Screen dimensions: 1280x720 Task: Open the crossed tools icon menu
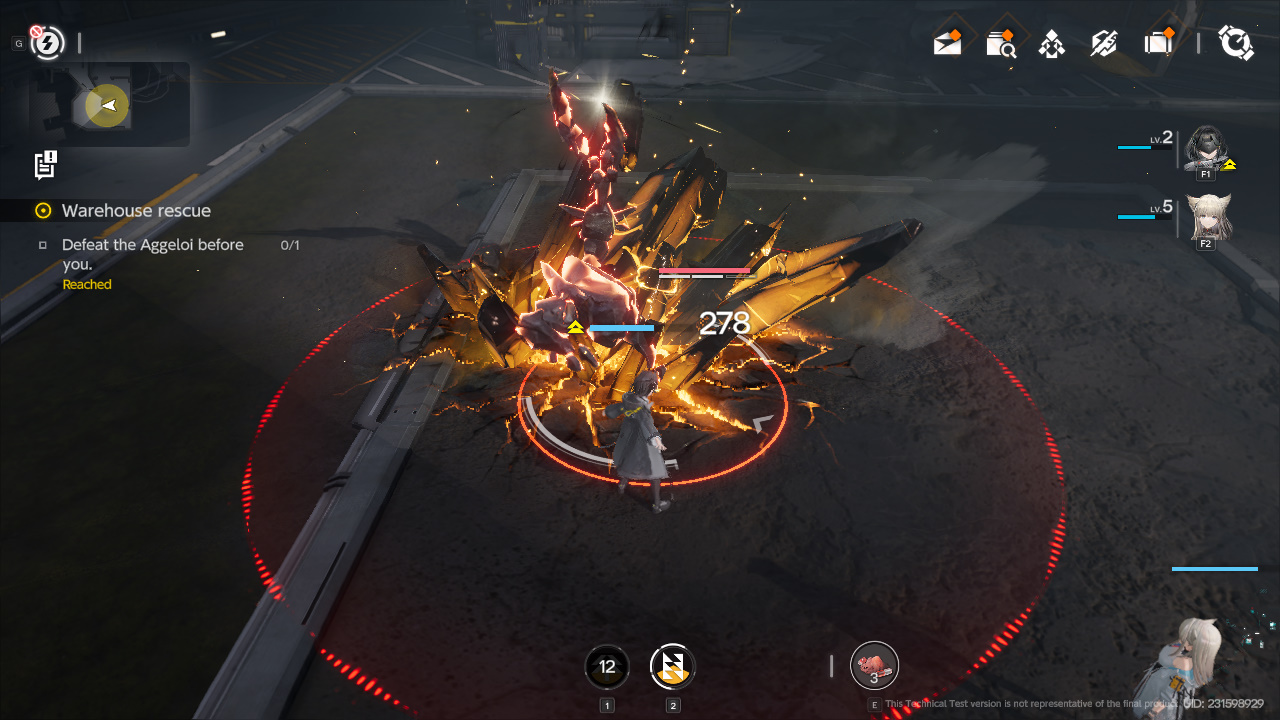(1104, 43)
